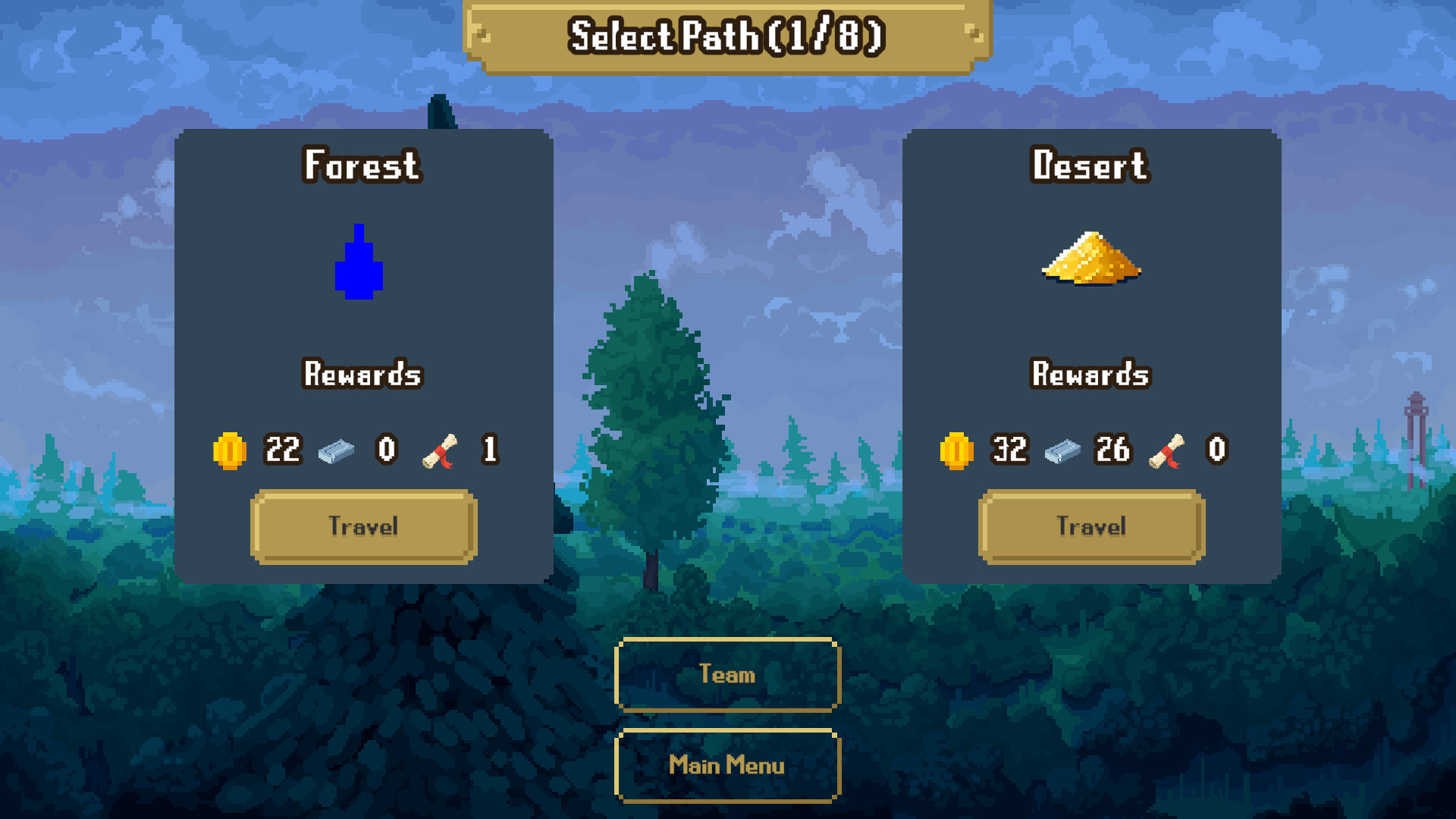The height and width of the screenshot is (819, 1456).
Task: Click the Forest title text
Action: [361, 166]
